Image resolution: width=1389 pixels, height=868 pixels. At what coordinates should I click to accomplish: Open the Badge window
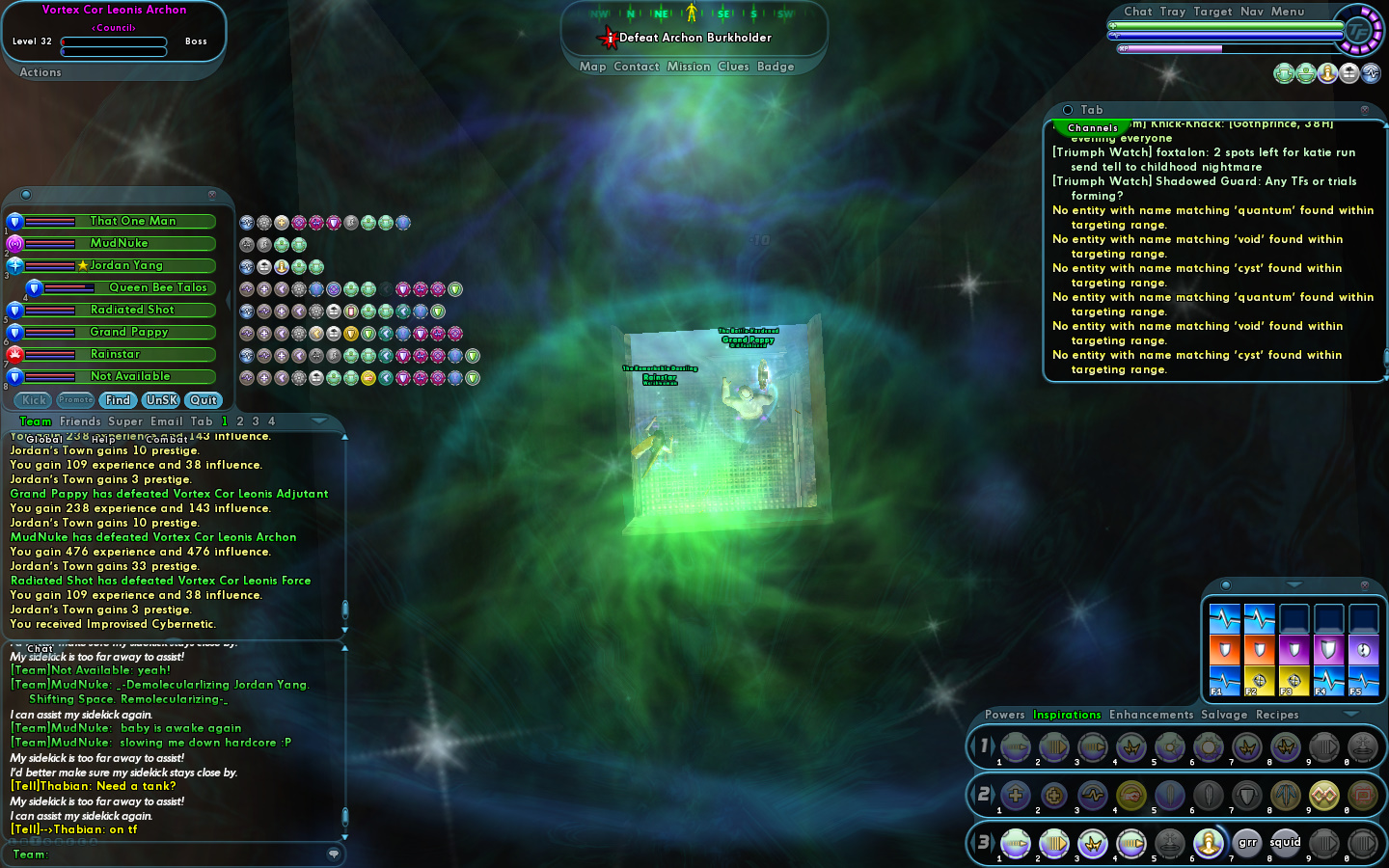(x=776, y=67)
